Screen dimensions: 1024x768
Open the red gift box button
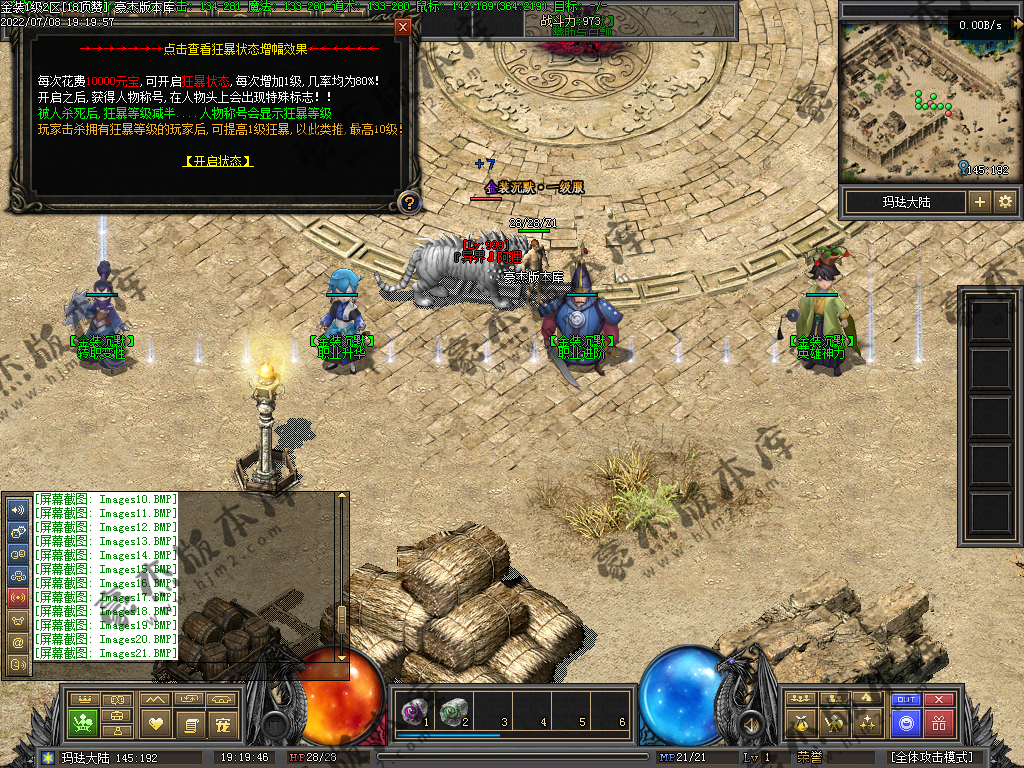point(938,722)
